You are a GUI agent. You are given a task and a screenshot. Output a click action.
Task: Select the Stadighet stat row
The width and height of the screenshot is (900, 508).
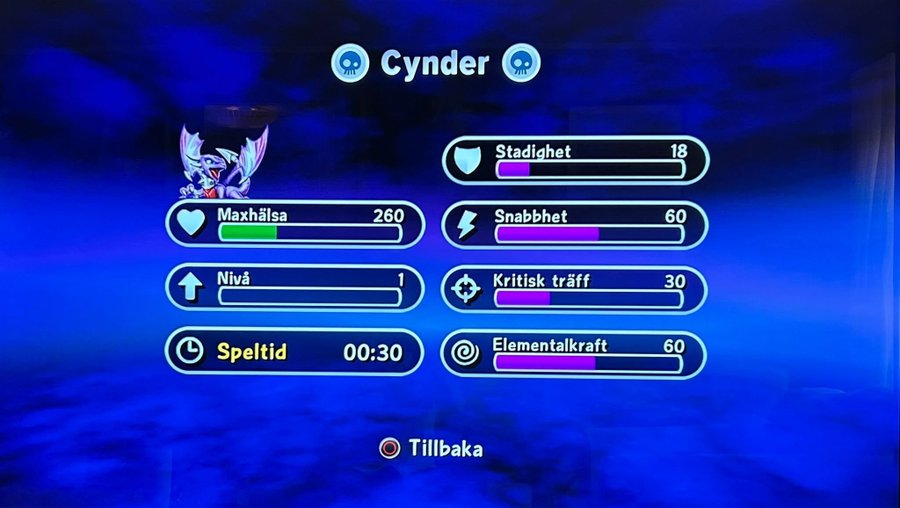(575, 160)
